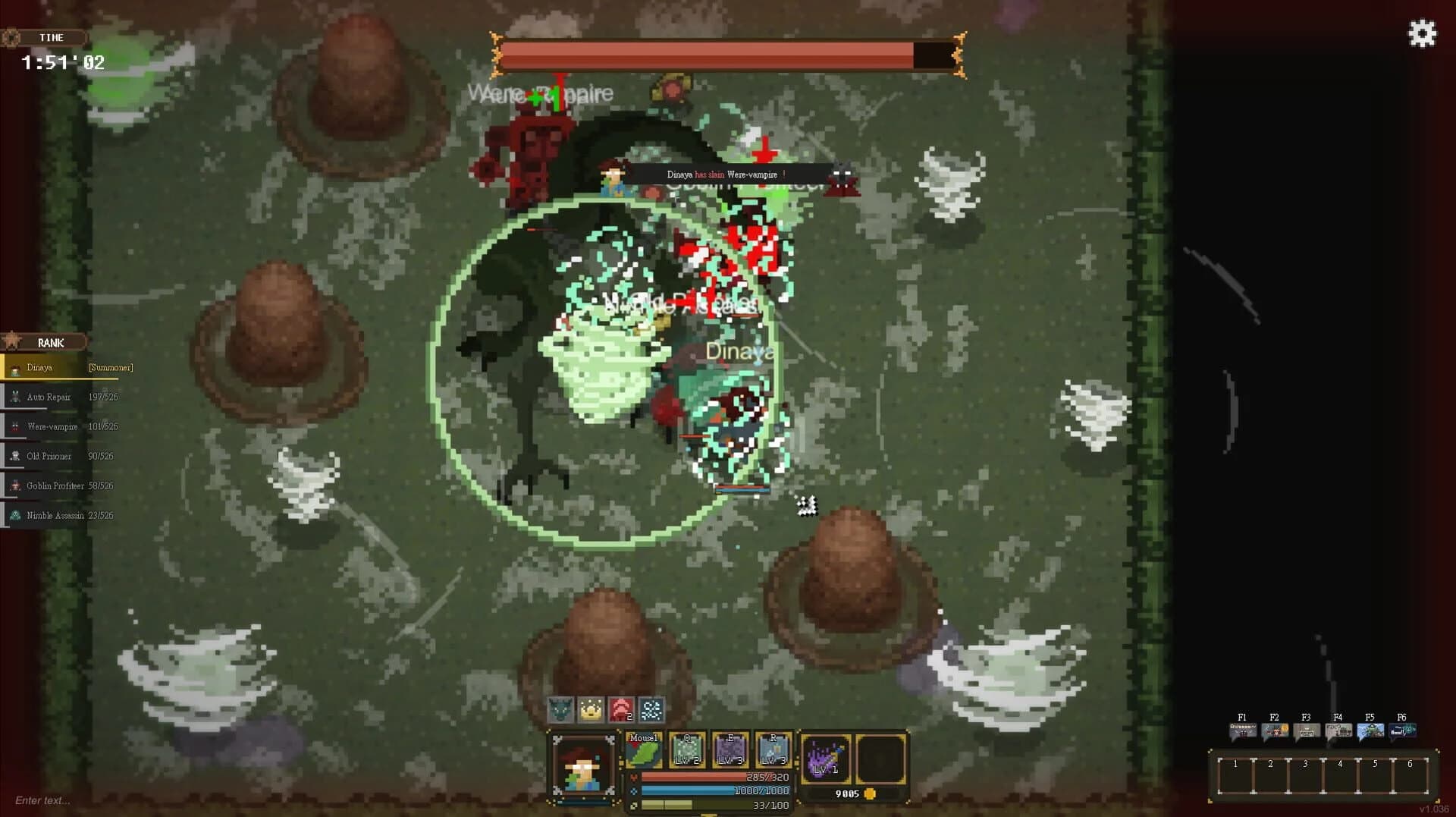Click the F1 'Awesss~' emote icon
1456x817 pixels.
coord(1242,730)
